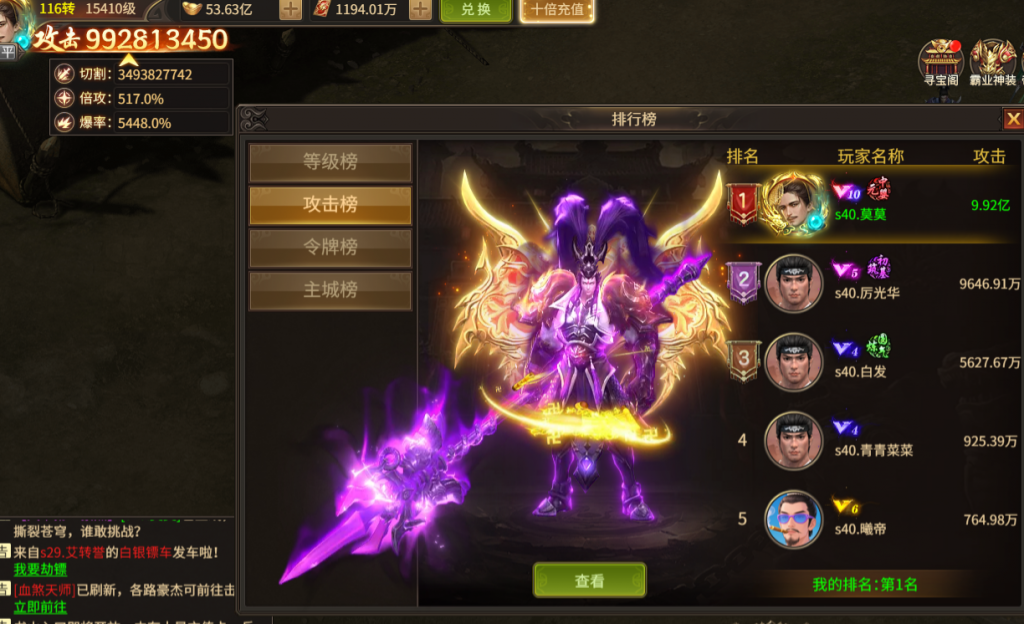The width and height of the screenshot is (1024, 624).
Task: Open the 寻宝阁 treasure icon
Action: click(940, 63)
